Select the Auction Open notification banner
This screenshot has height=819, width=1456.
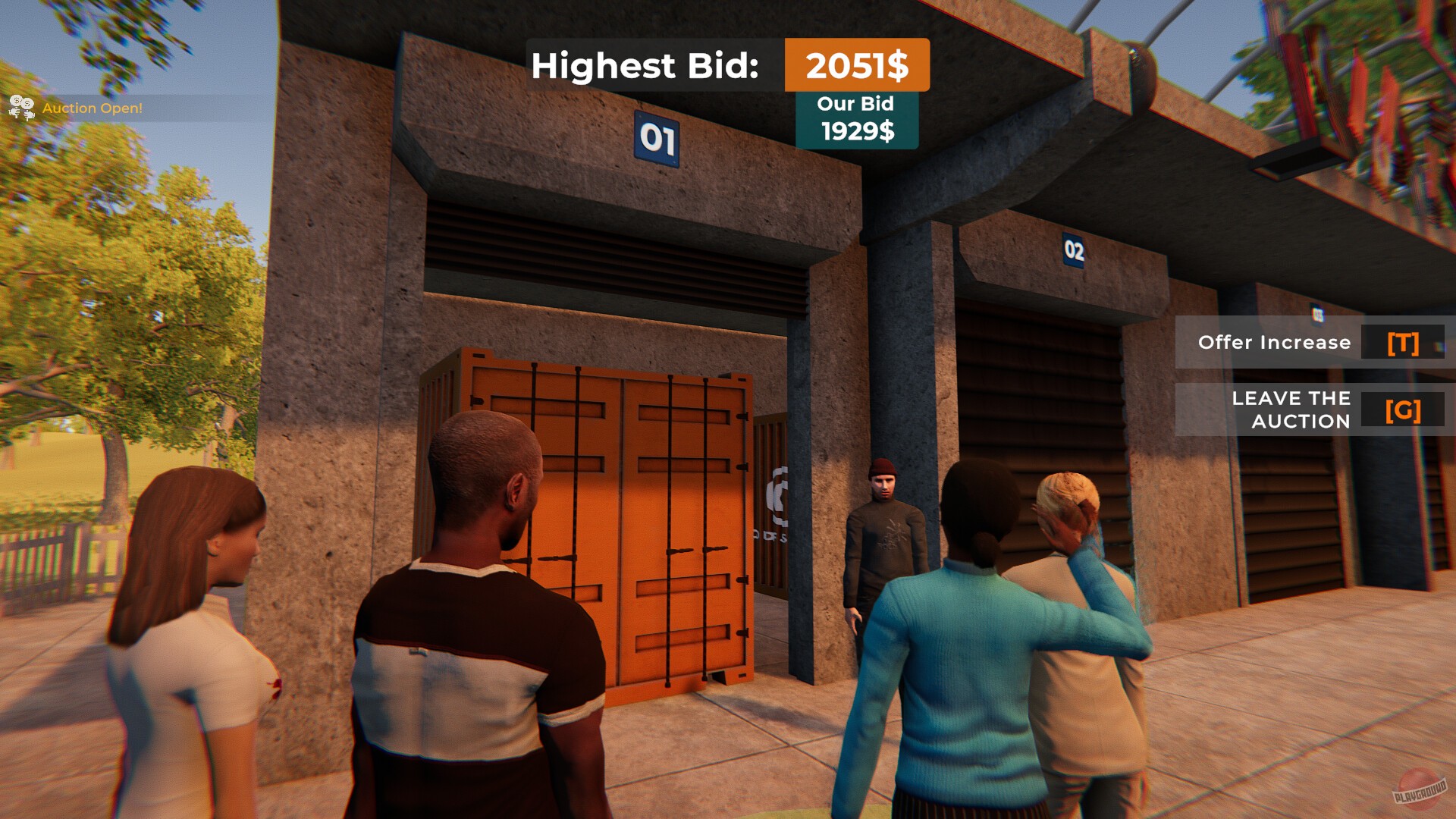coord(83,107)
